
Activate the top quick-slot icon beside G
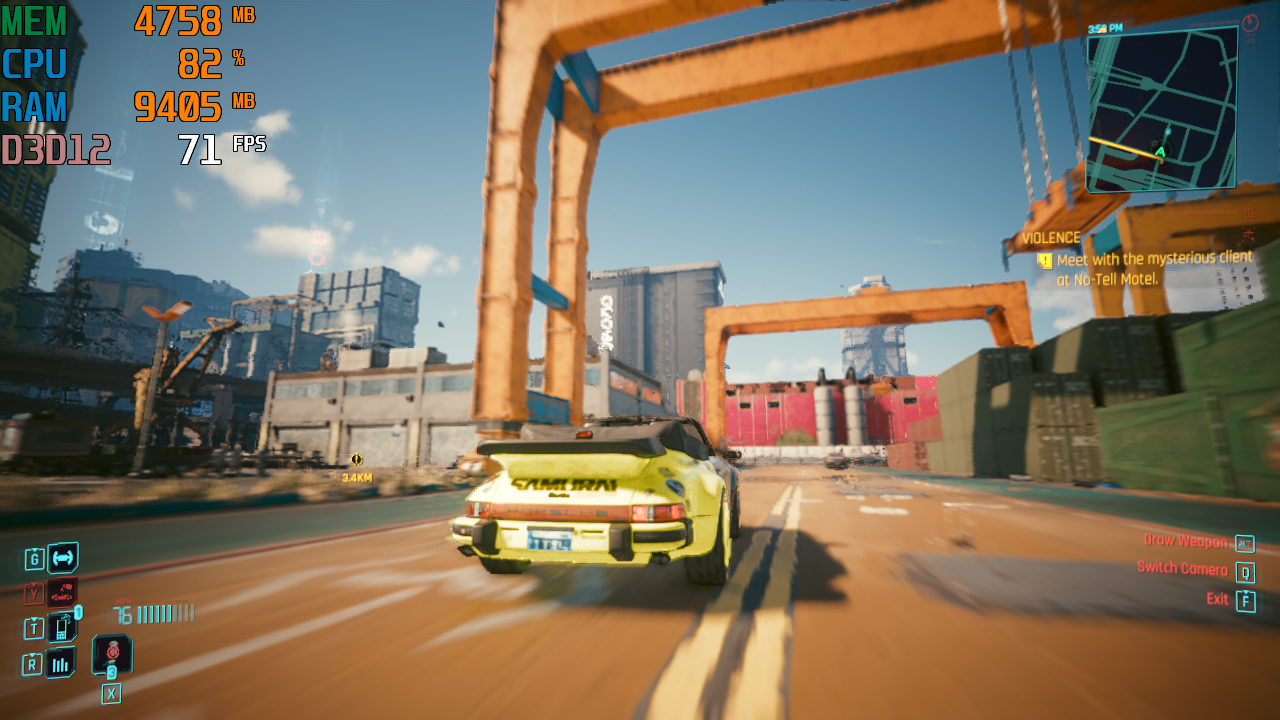point(62,558)
